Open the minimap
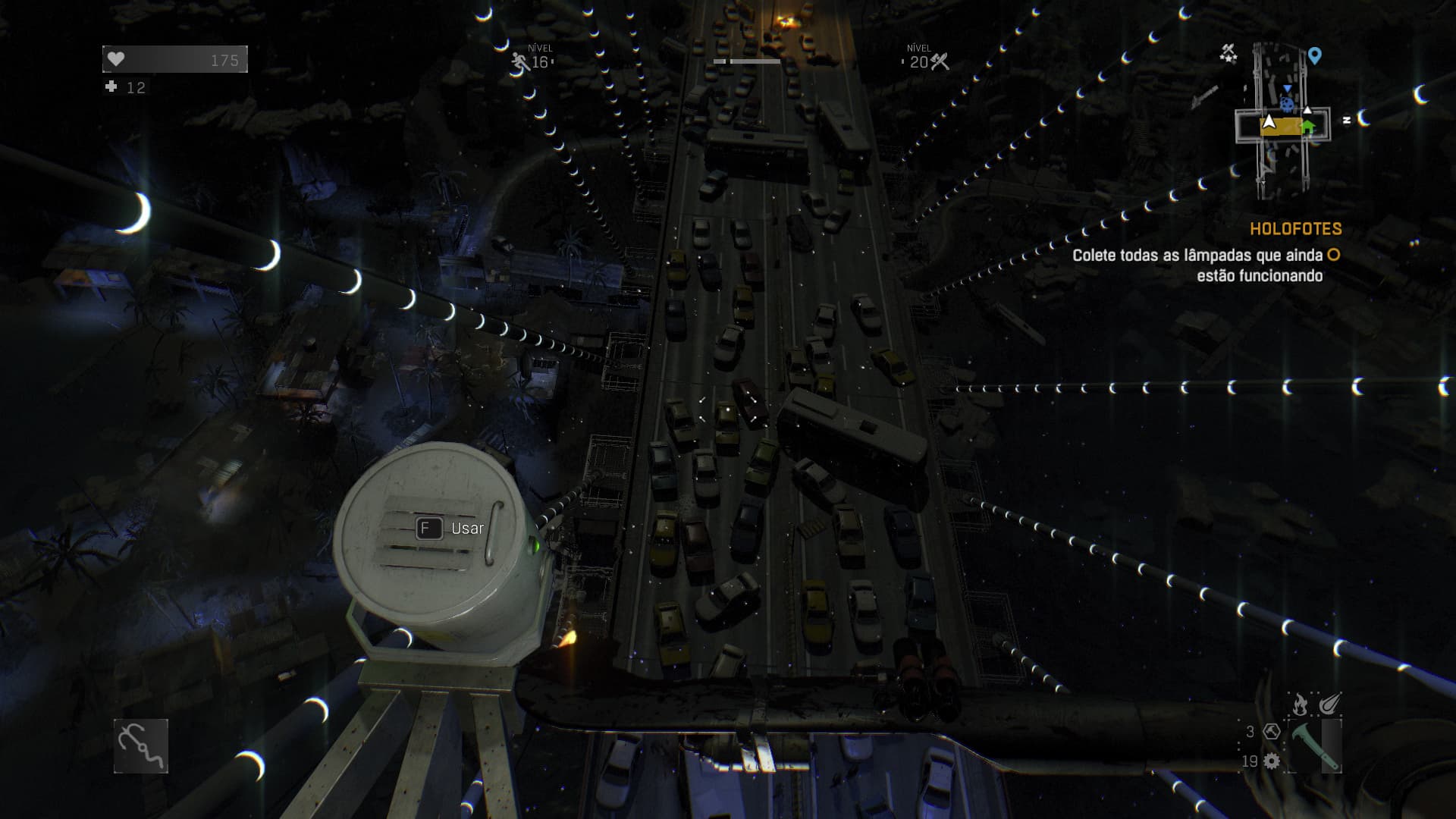This screenshot has width=1456, height=819. pos(1282,121)
